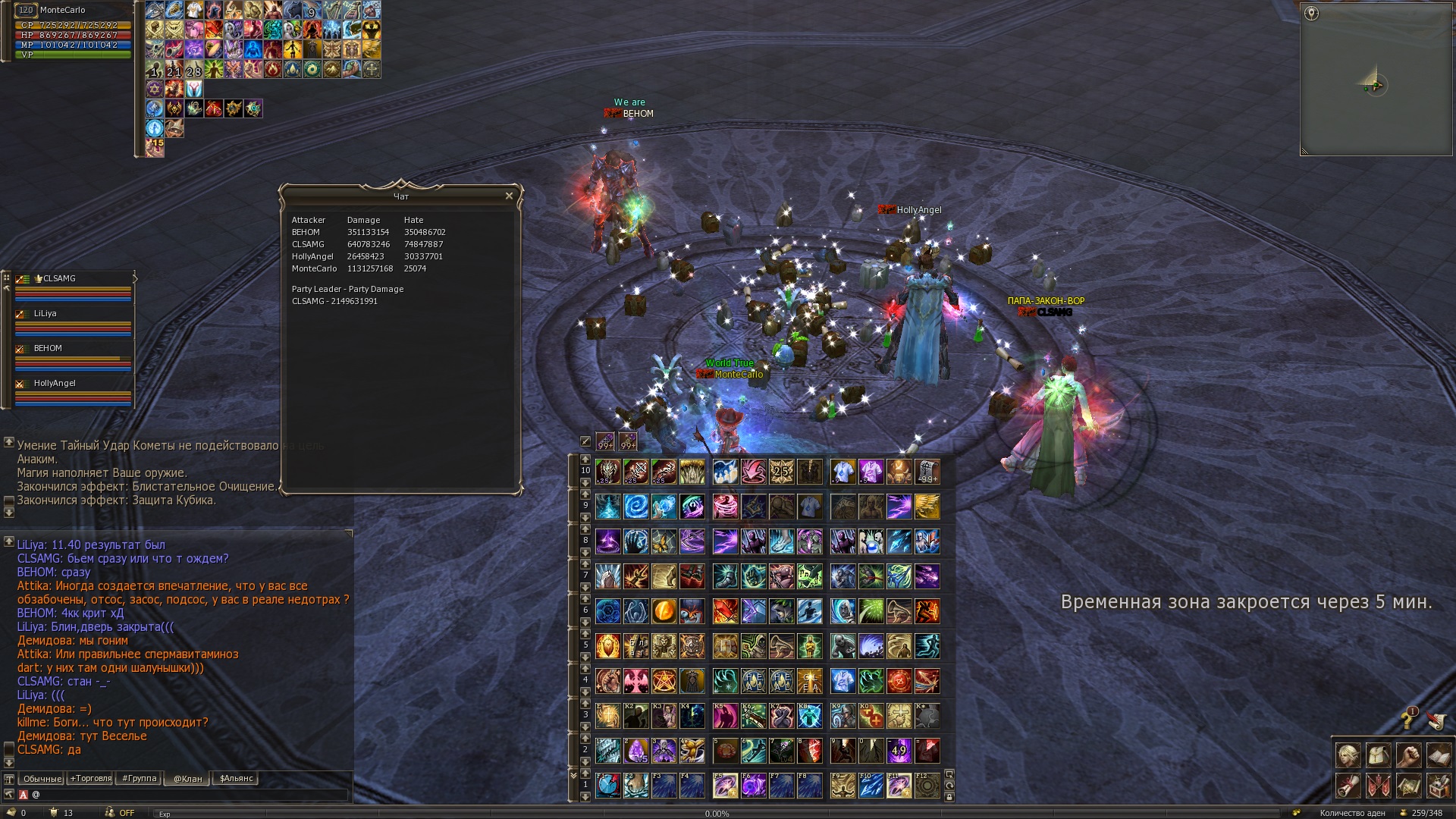The image size is (1456, 819).
Task: Use the orange orb skill on hotbar 6
Action: [664, 611]
